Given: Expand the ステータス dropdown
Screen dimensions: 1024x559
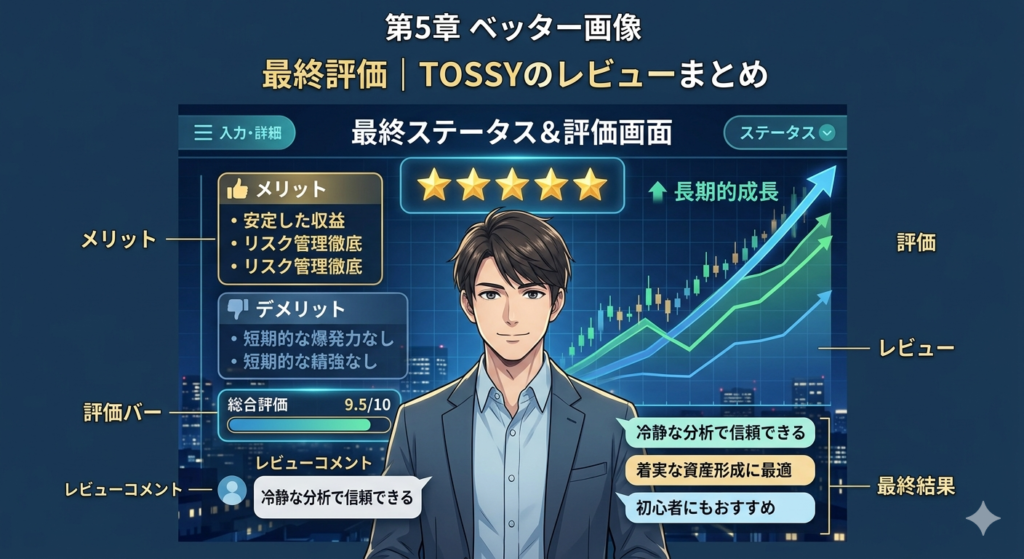Looking at the screenshot, I should [x=786, y=132].
